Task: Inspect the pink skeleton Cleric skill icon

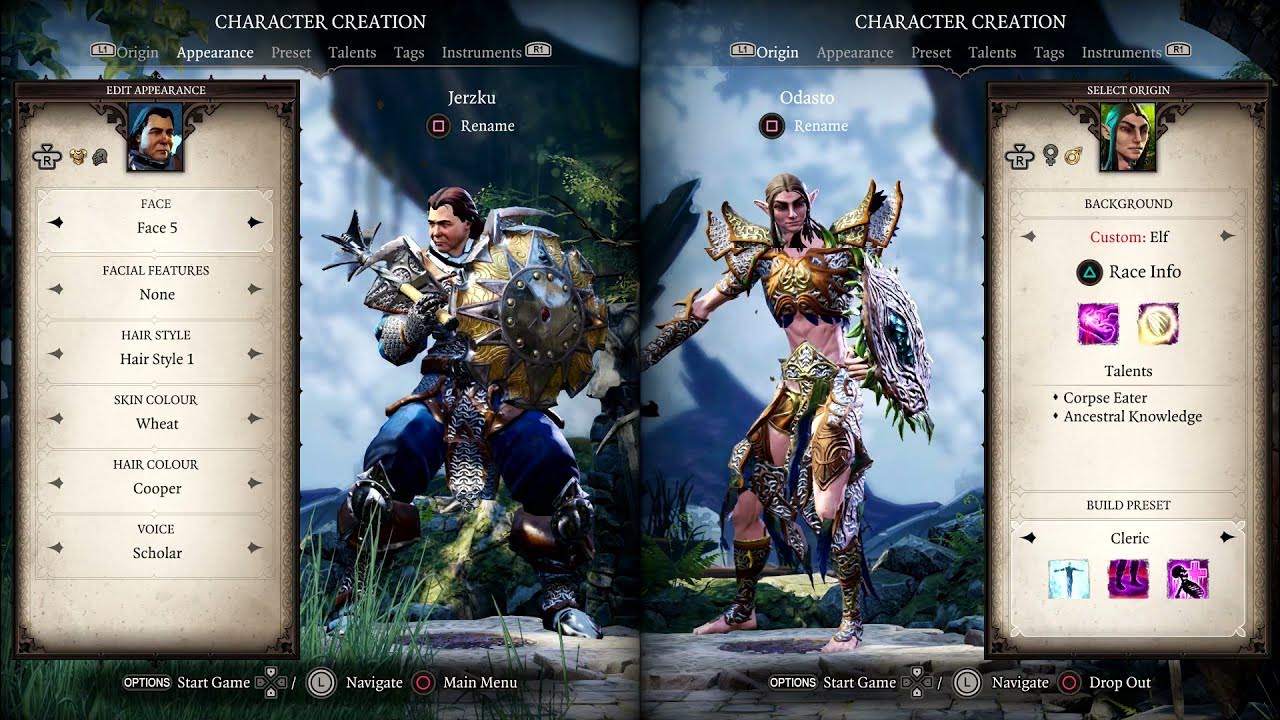Action: [x=1188, y=579]
